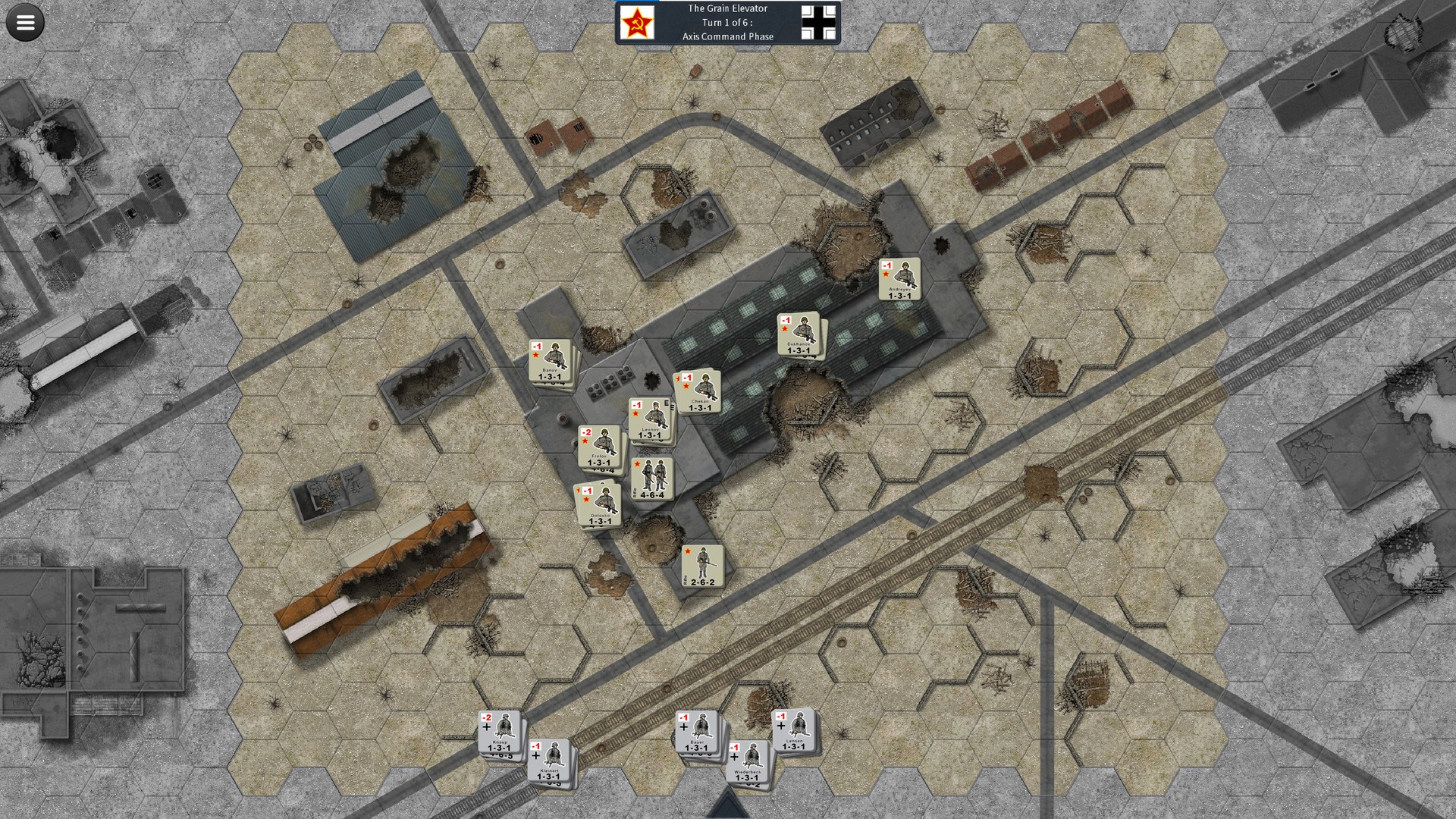
Task: Open the hamburger main menu
Action: point(25,23)
